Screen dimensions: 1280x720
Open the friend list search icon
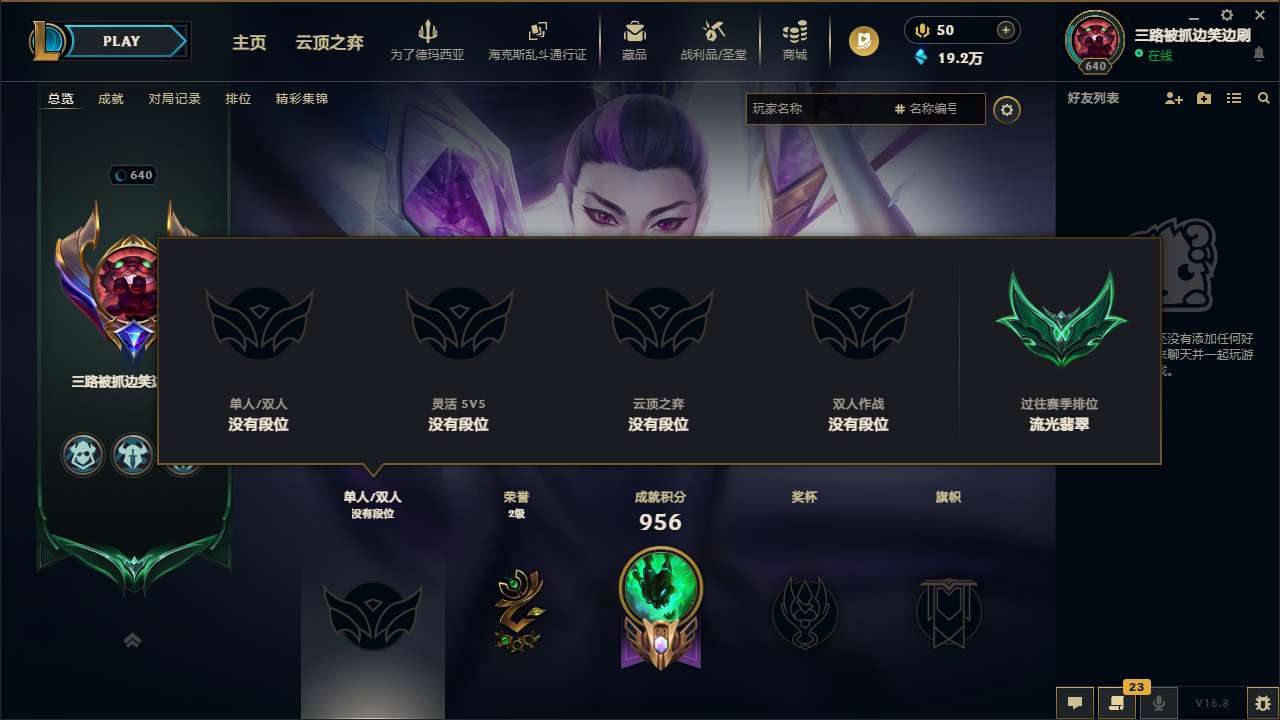pyautogui.click(x=1263, y=98)
